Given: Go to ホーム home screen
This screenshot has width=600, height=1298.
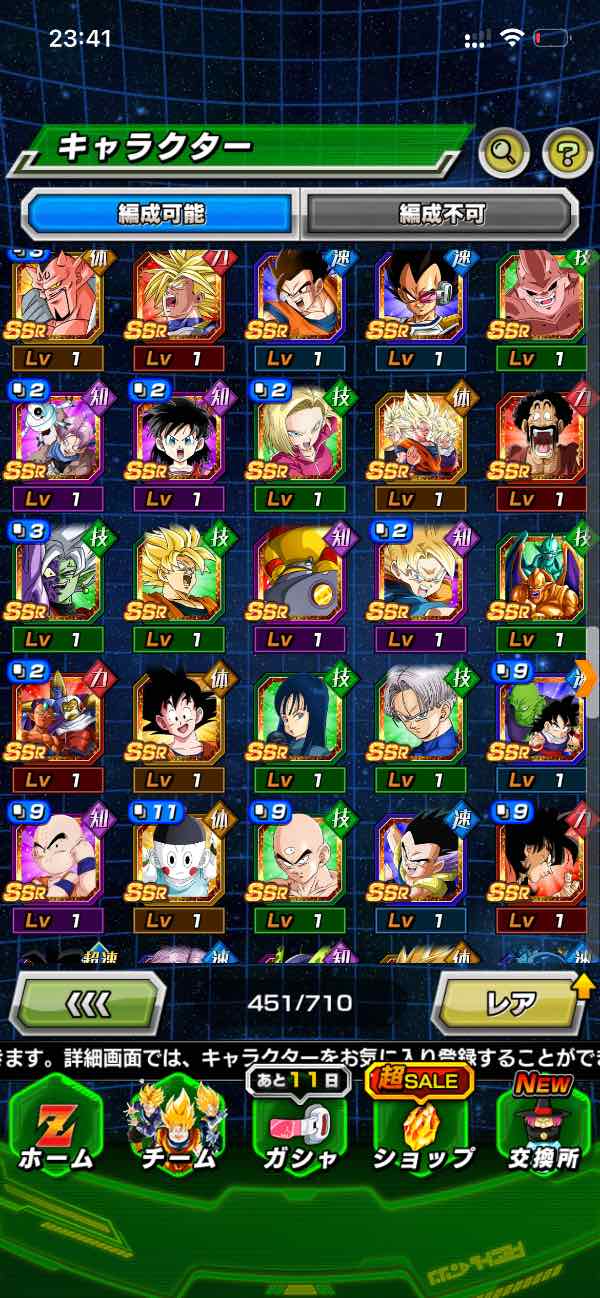Looking at the screenshot, I should pos(55,1125).
